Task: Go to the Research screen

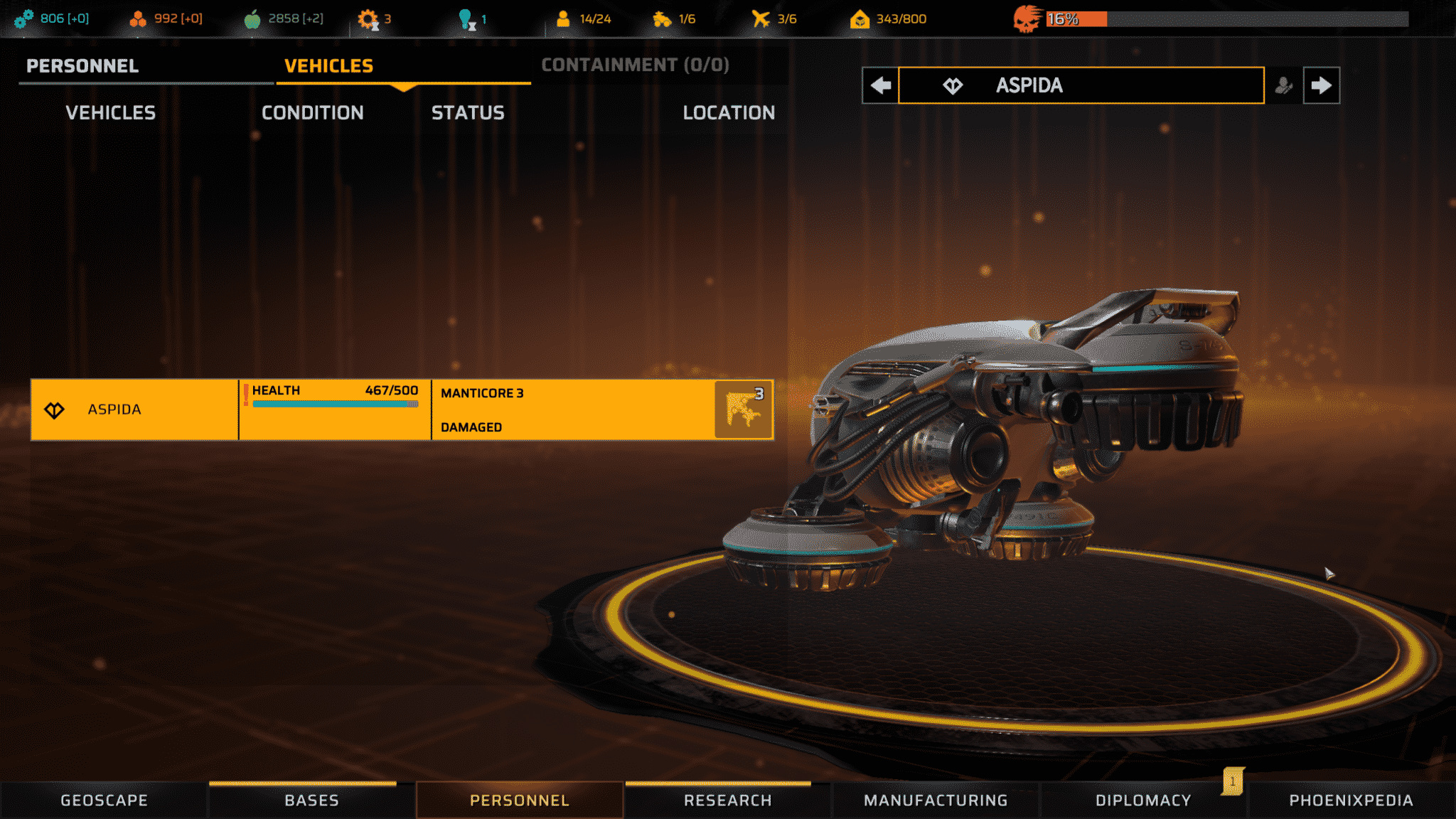Action: (x=727, y=801)
